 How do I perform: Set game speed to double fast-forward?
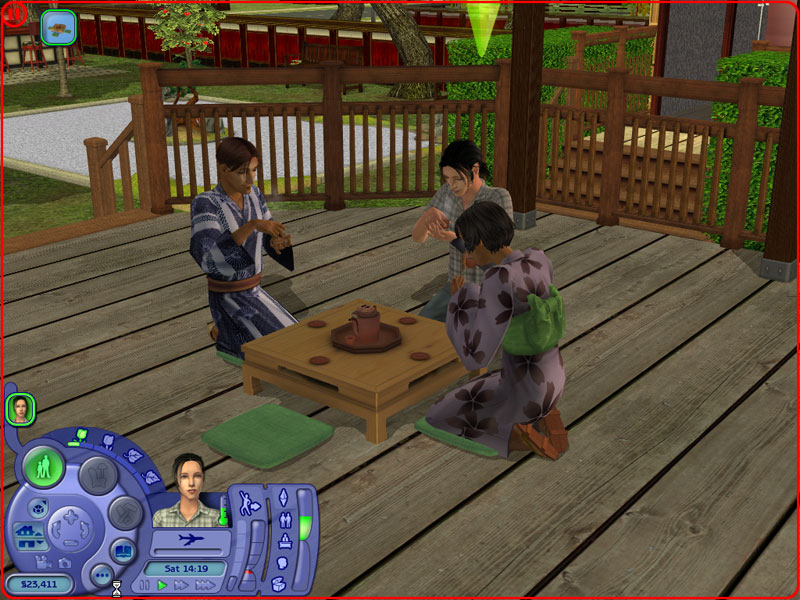pos(181,585)
